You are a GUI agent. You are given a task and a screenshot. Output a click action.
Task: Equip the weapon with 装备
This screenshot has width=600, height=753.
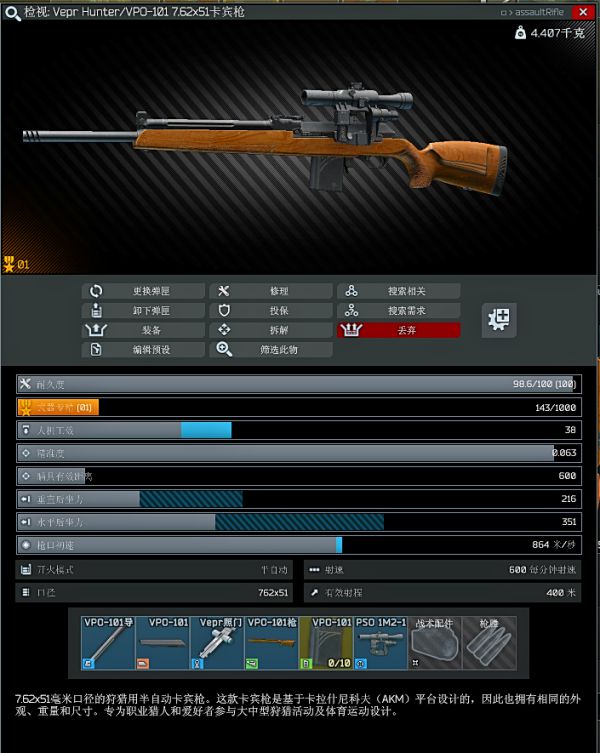(x=144, y=330)
